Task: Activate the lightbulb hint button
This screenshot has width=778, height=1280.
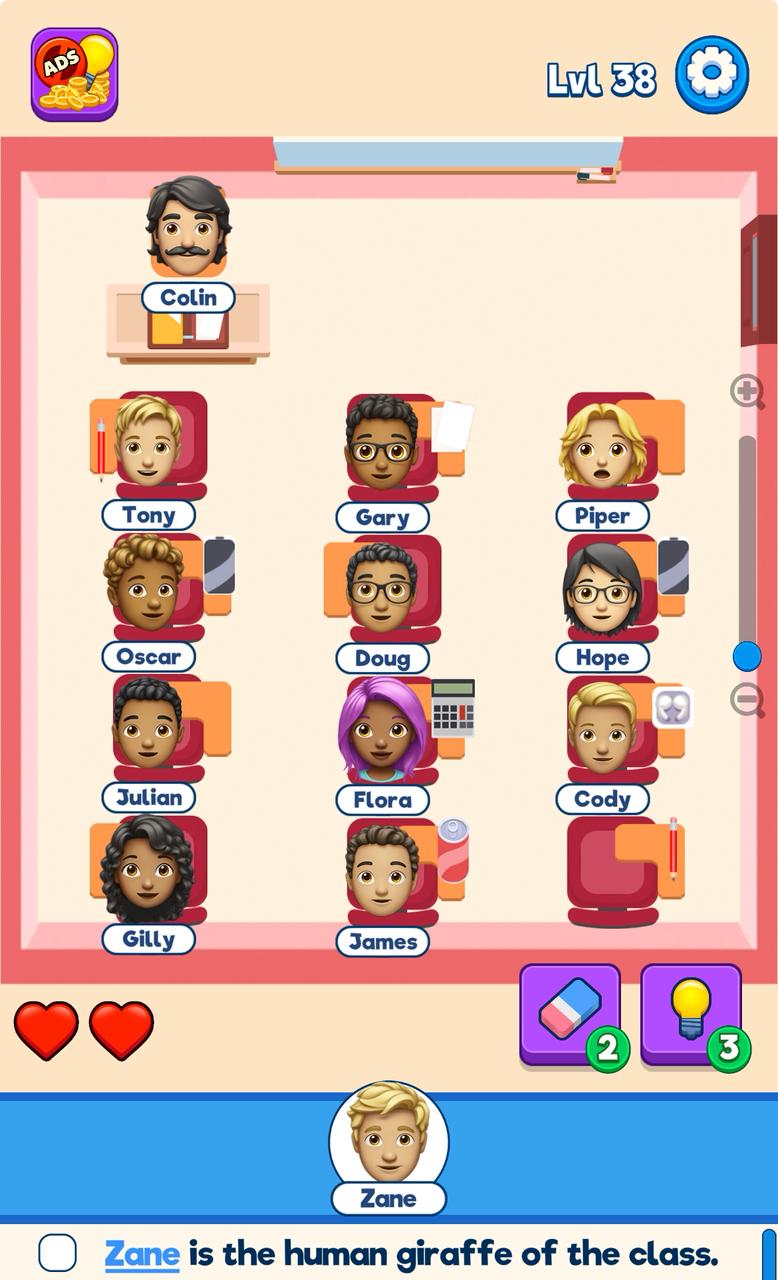Action: 691,1012
